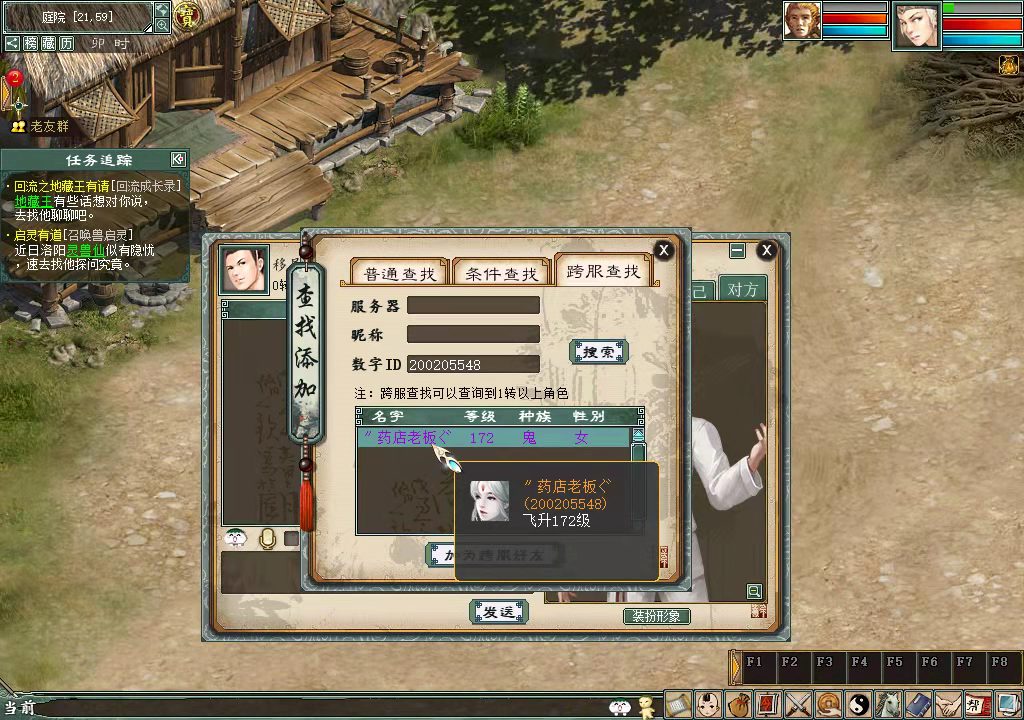
Task: Click the 搜索 search button
Action: (598, 352)
